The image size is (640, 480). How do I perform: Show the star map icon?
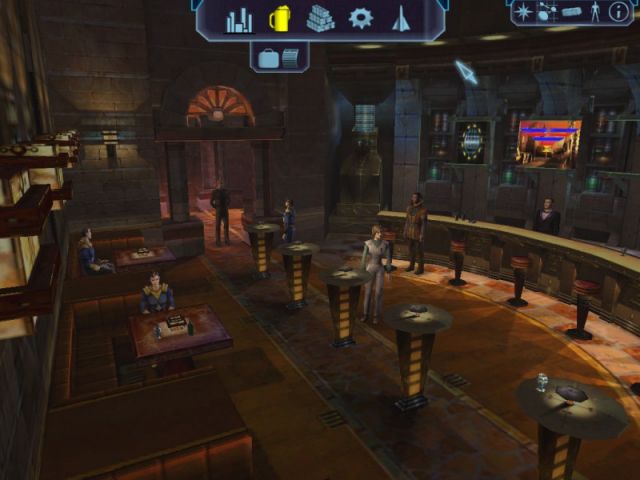coord(524,13)
